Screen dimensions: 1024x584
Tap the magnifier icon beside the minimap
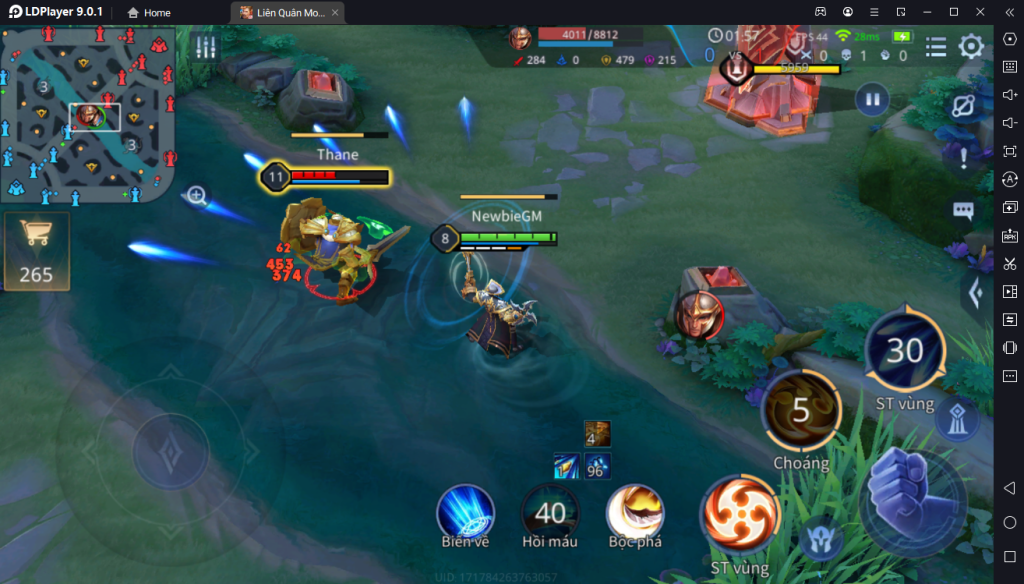tap(197, 196)
